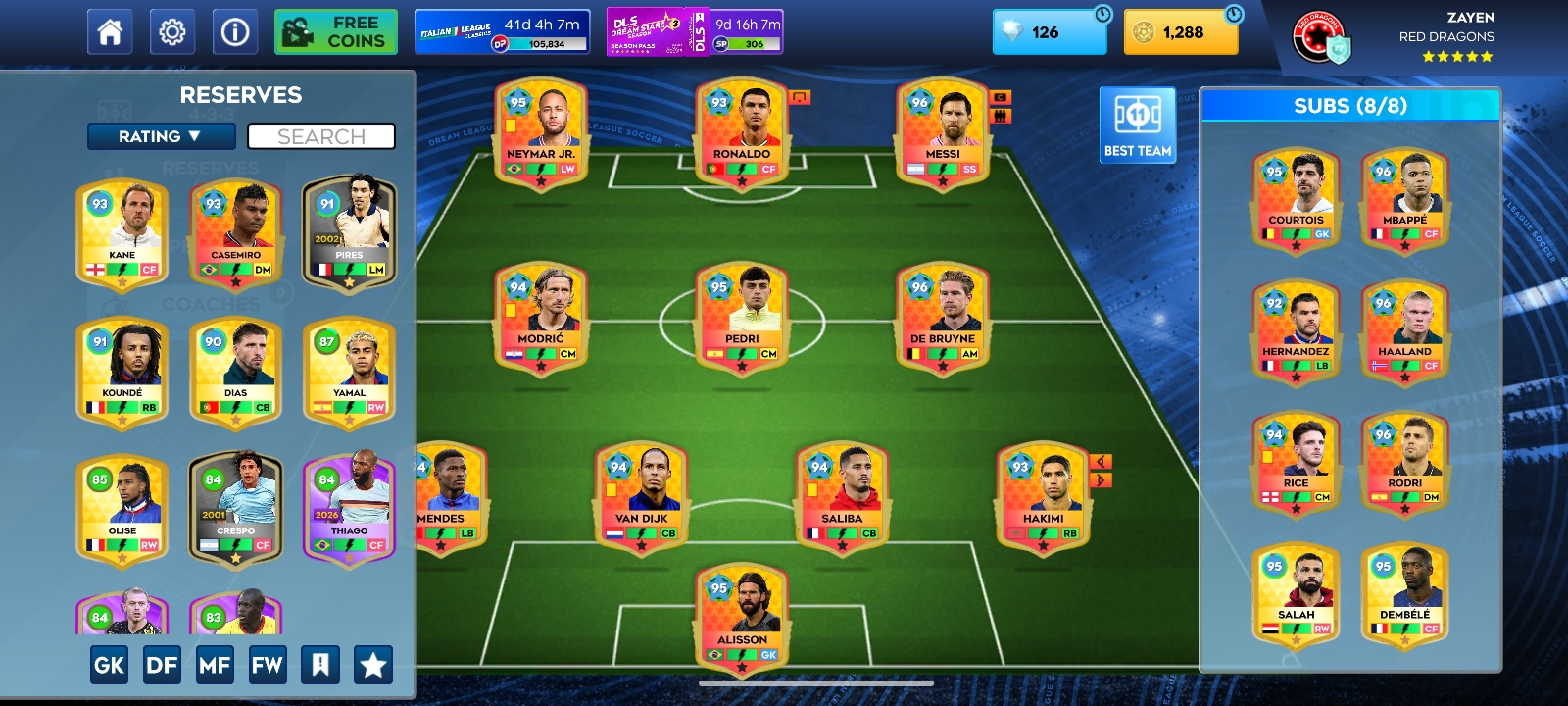
Task: Filter reserves by MF position
Action: (x=215, y=664)
